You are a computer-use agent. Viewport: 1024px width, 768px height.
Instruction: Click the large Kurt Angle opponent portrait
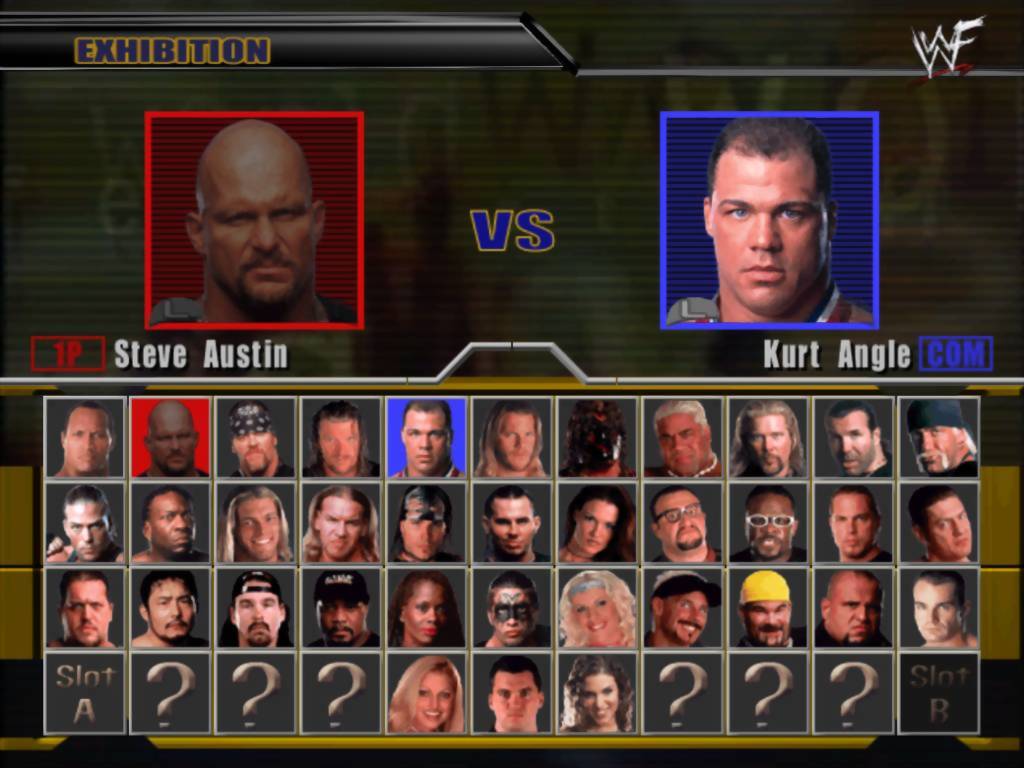pyautogui.click(x=769, y=220)
